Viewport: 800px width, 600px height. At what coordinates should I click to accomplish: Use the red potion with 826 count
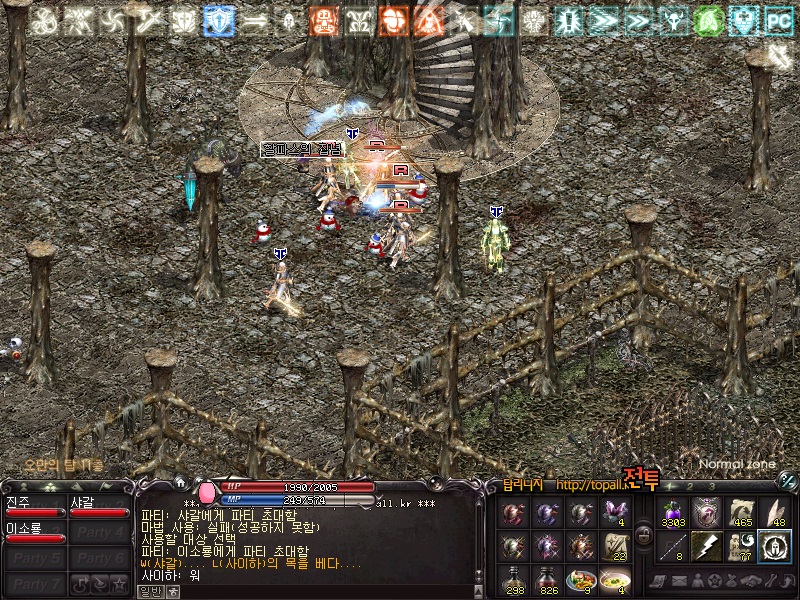click(547, 579)
